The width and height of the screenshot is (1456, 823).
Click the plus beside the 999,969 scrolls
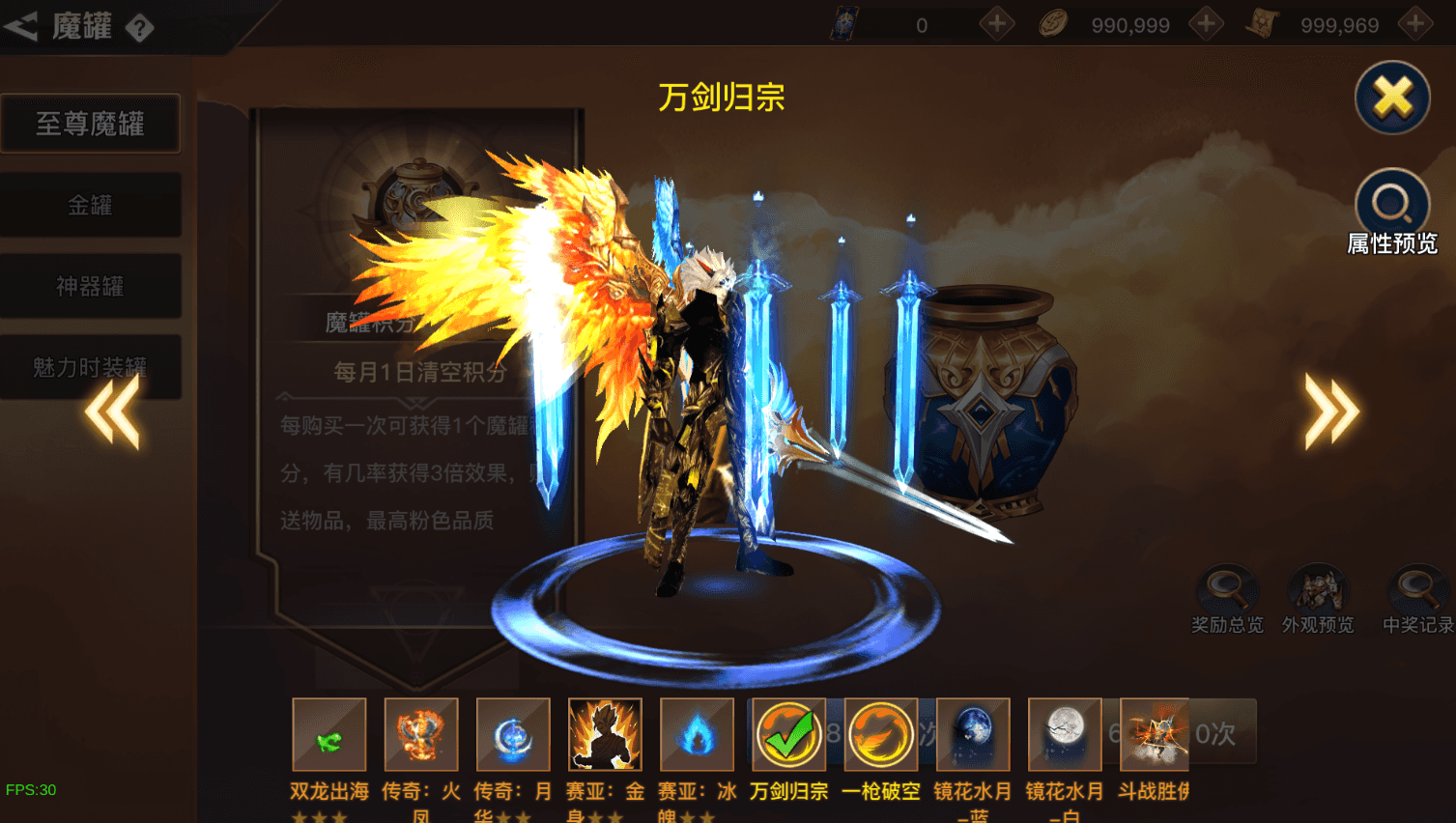click(x=1413, y=24)
